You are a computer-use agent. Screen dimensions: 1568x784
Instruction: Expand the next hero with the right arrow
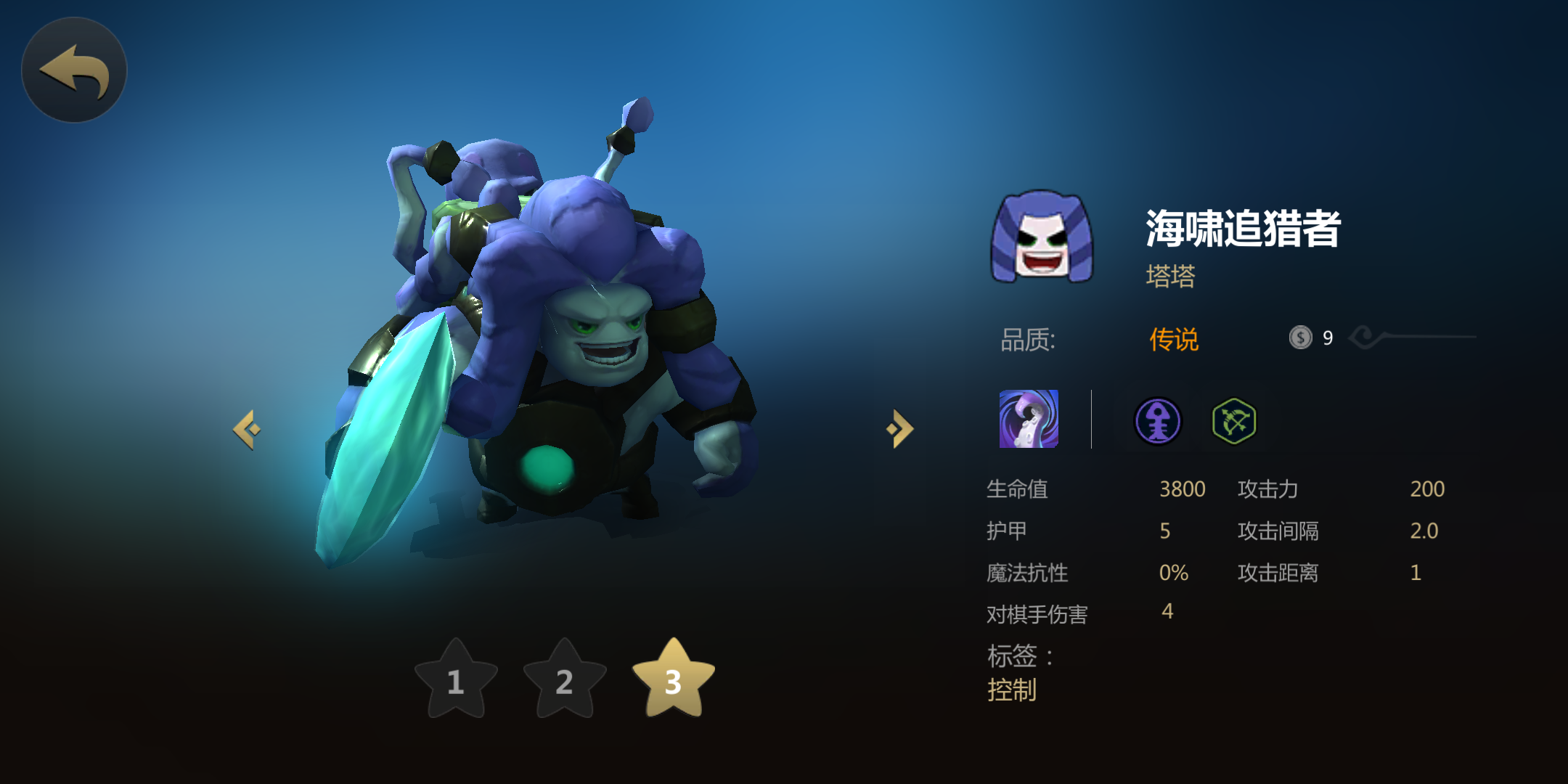[900, 428]
